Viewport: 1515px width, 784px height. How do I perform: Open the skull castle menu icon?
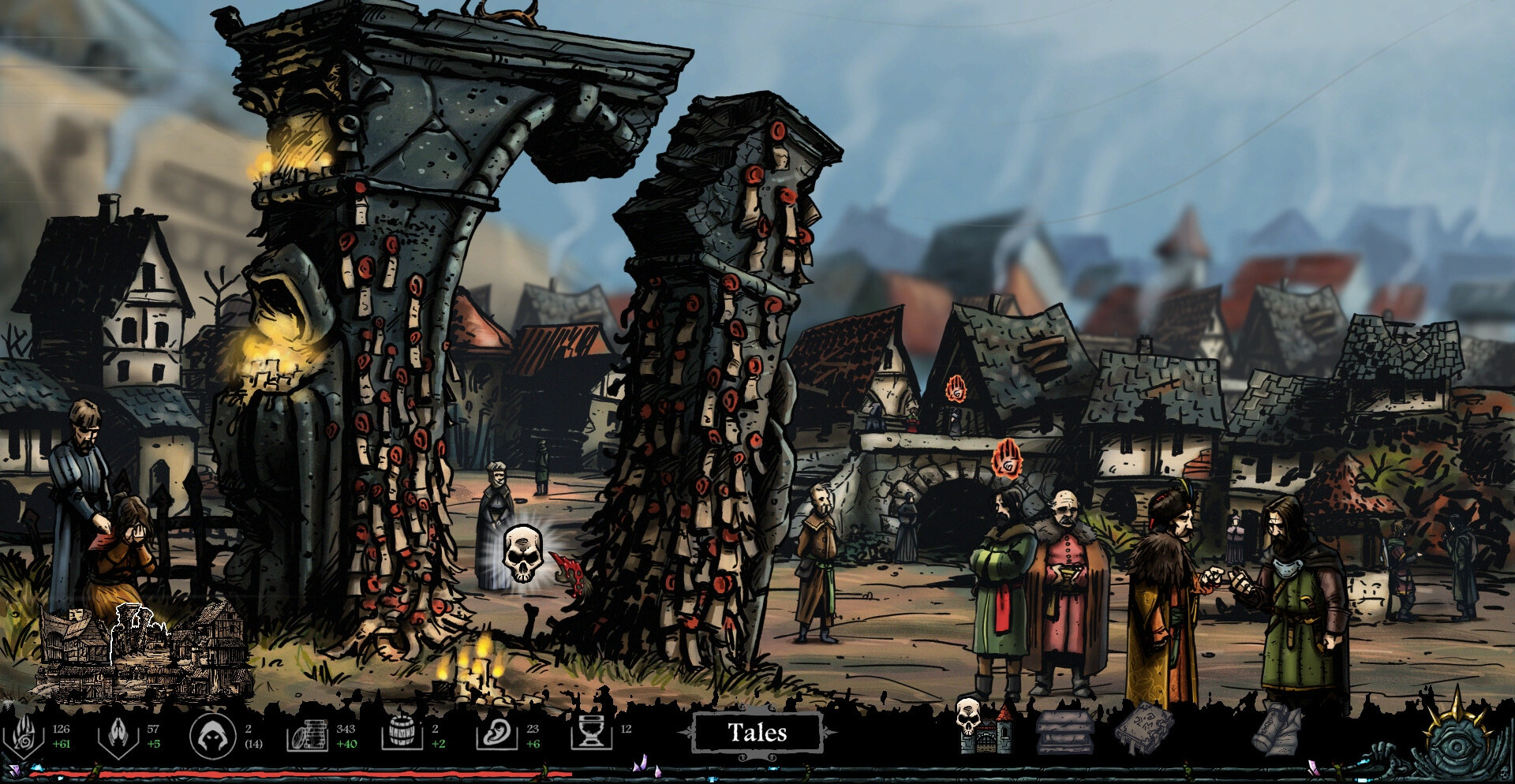(983, 726)
